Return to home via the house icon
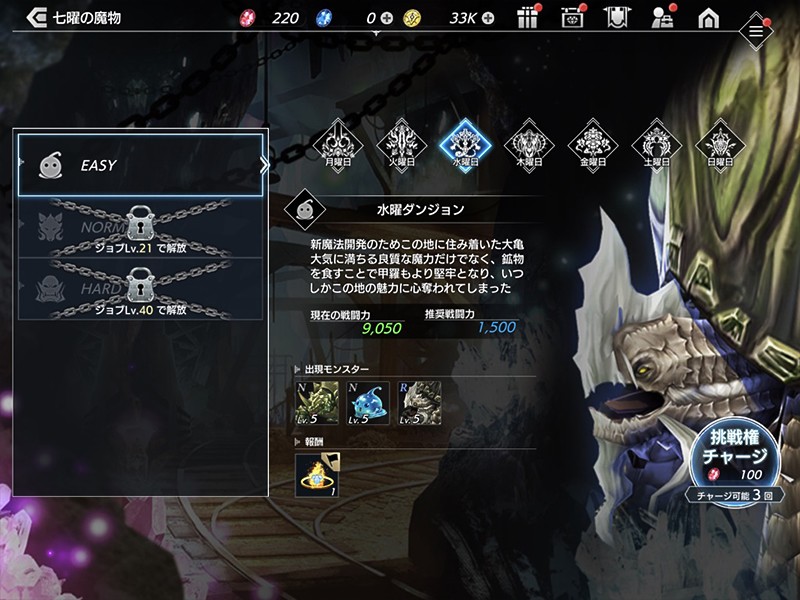Viewport: 800px width, 600px height. pyautogui.click(x=708, y=17)
